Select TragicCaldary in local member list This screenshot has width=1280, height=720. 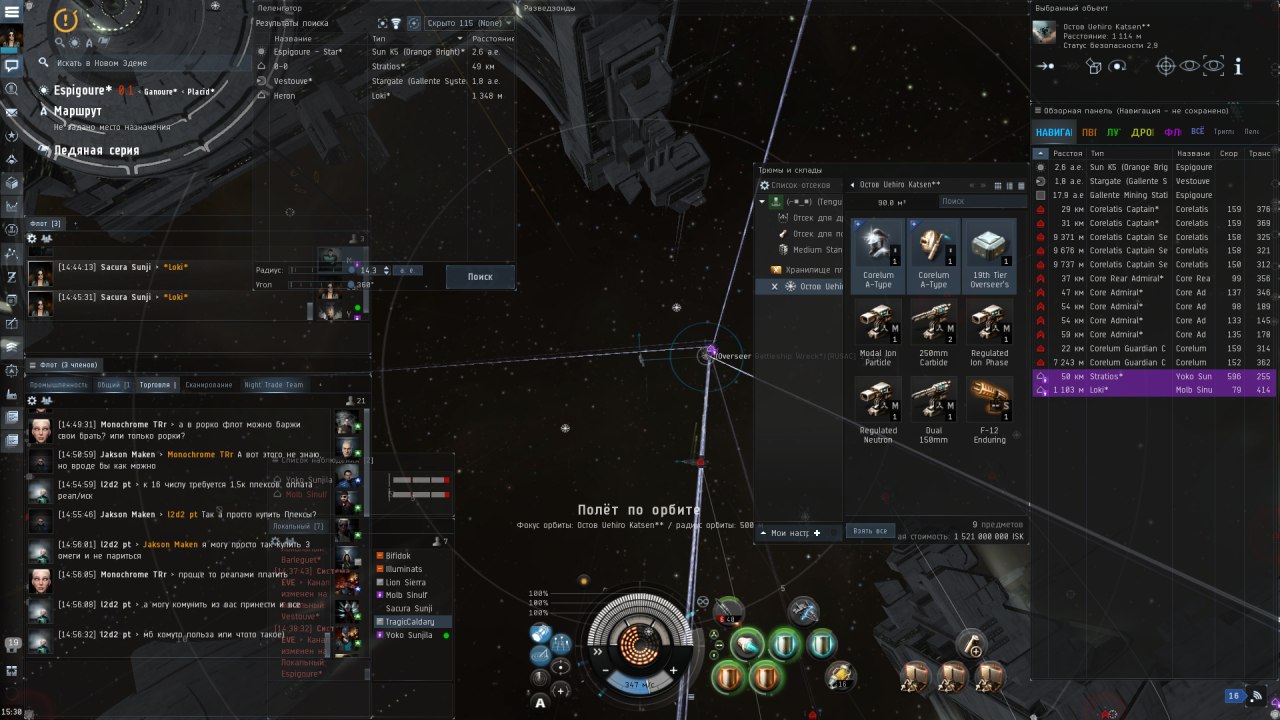click(x=409, y=622)
